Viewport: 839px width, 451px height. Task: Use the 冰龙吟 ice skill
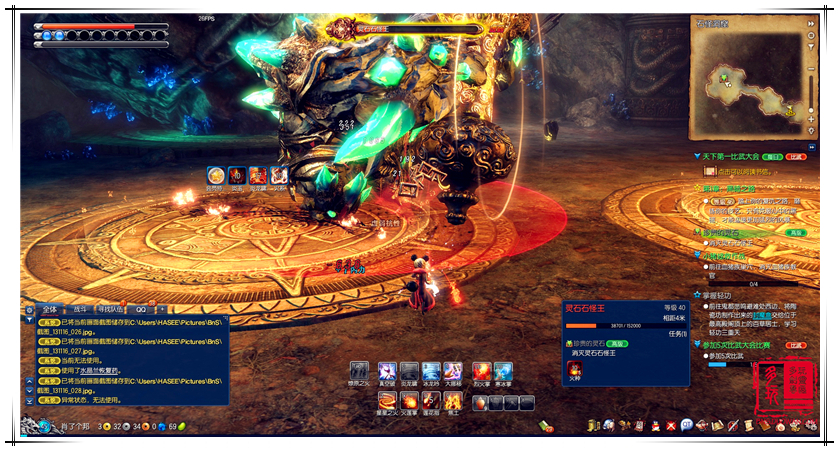[x=431, y=372]
